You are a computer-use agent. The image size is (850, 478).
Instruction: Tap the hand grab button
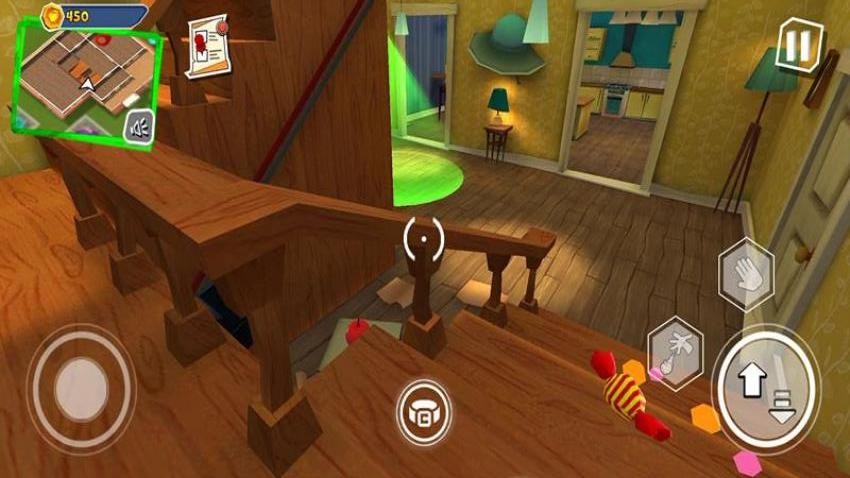pyautogui.click(x=746, y=273)
